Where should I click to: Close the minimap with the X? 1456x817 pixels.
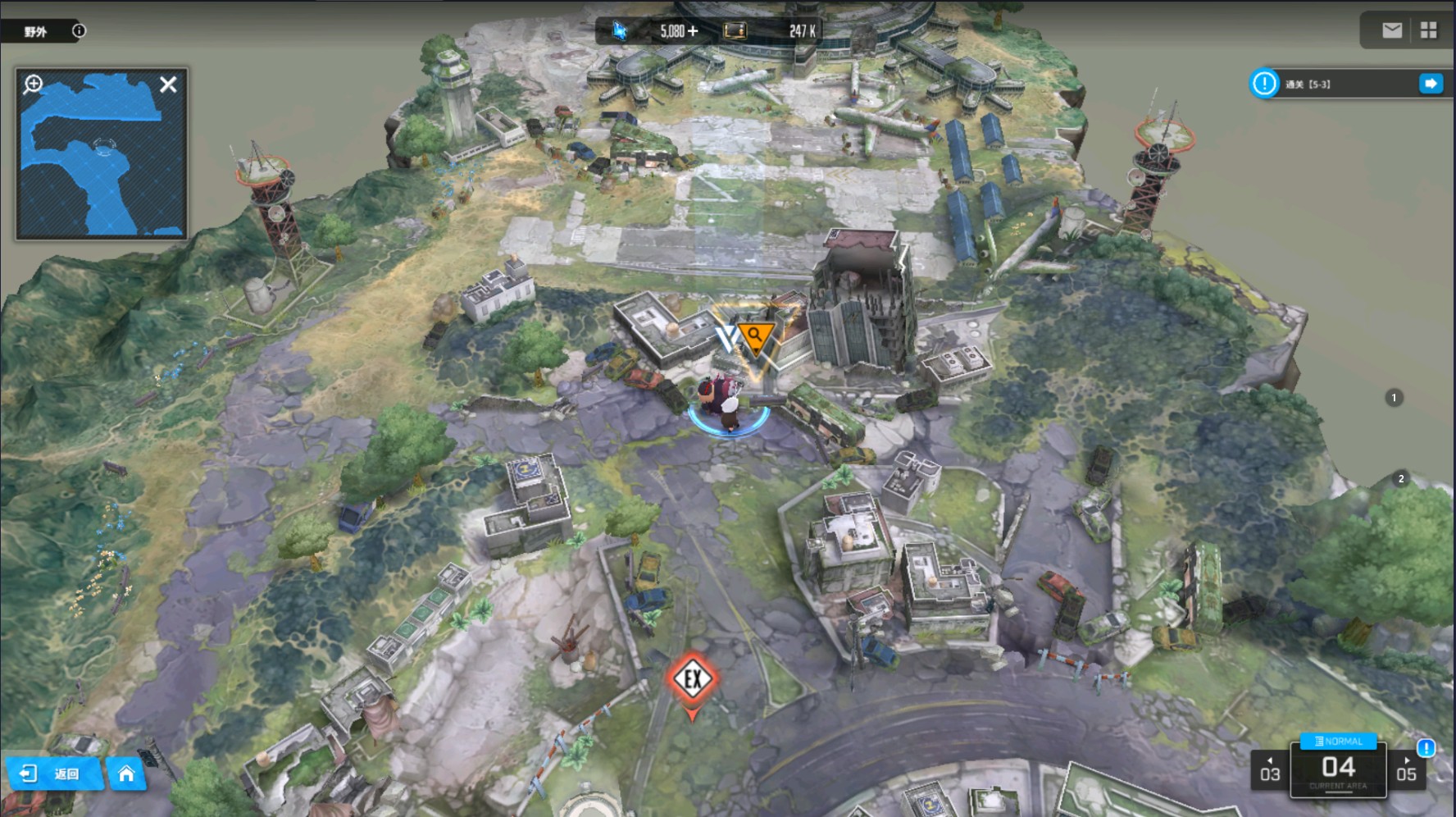pos(168,84)
